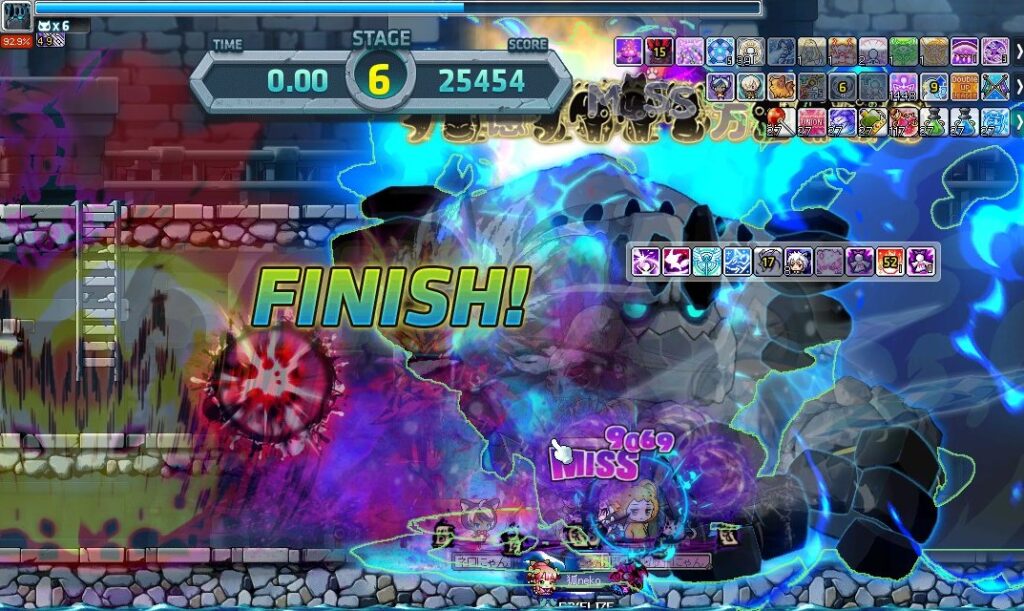Select the round gray buff showing 6
The width and height of the screenshot is (1024, 611).
(x=842, y=86)
